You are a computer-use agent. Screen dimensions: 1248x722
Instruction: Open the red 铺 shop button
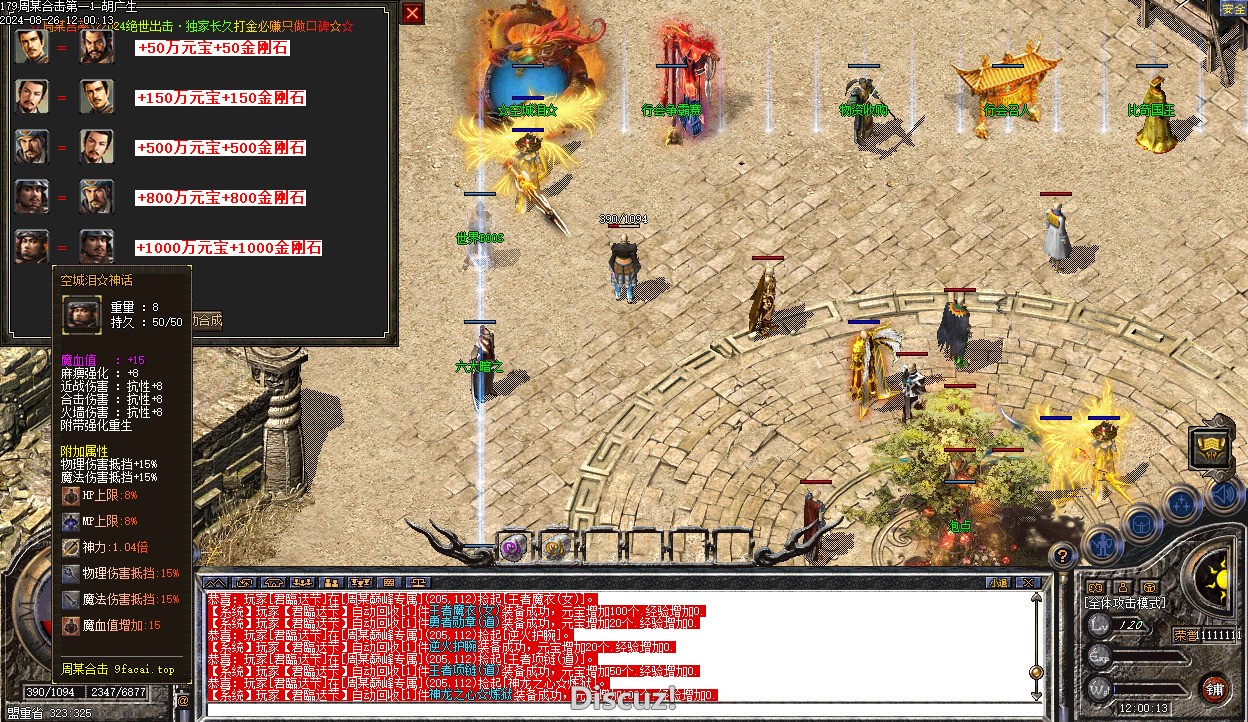(1214, 688)
